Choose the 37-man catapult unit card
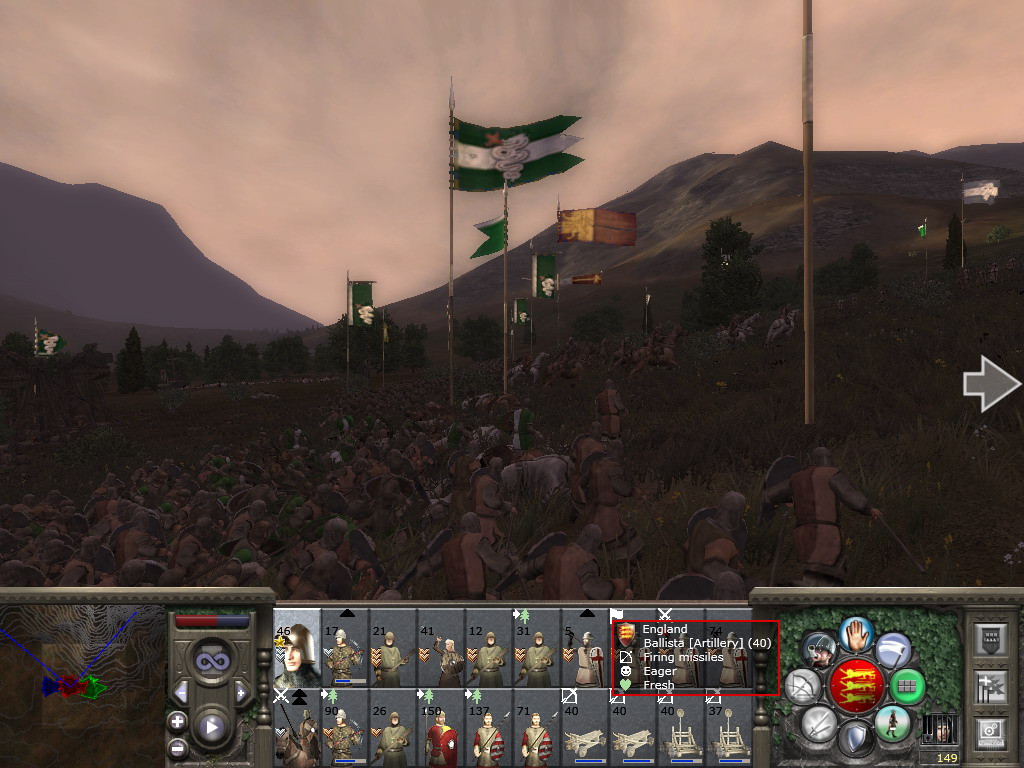Screen dimensions: 1024x768 pyautogui.click(x=729, y=727)
